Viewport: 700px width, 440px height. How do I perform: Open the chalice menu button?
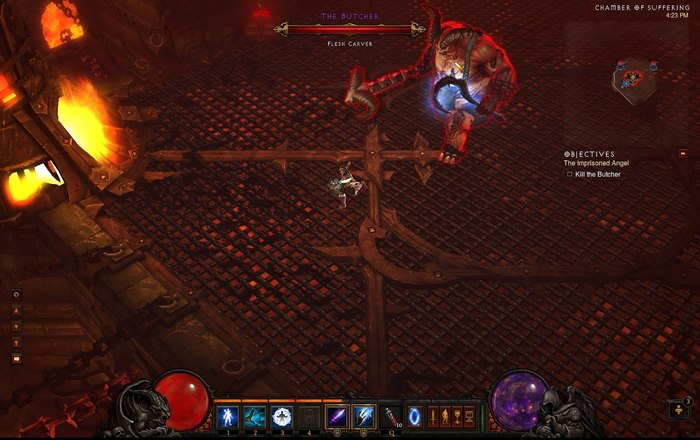click(458, 415)
